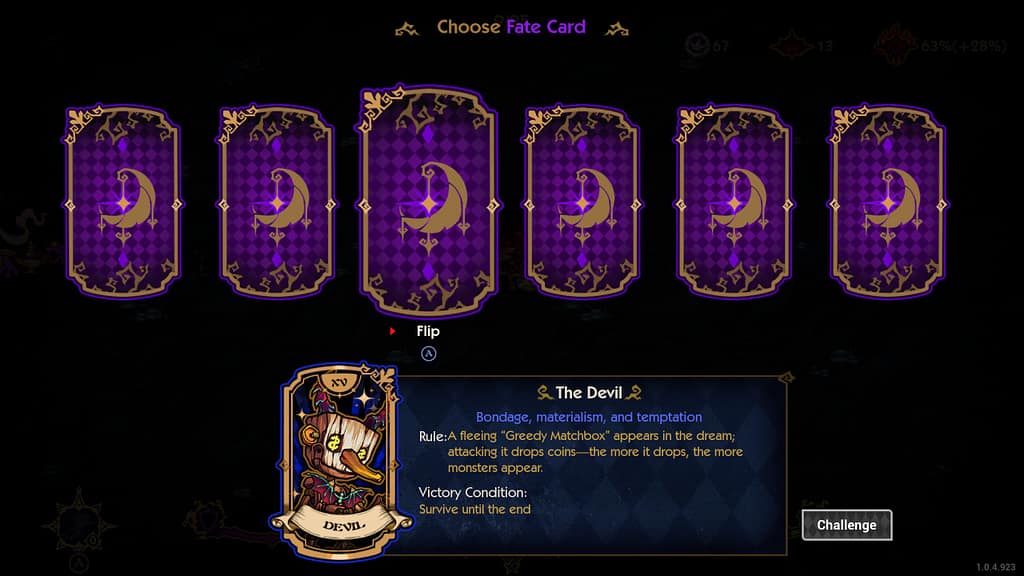Flip the enlarged highlighted fate card
This screenshot has width=1024, height=576.
pyautogui.click(x=428, y=201)
